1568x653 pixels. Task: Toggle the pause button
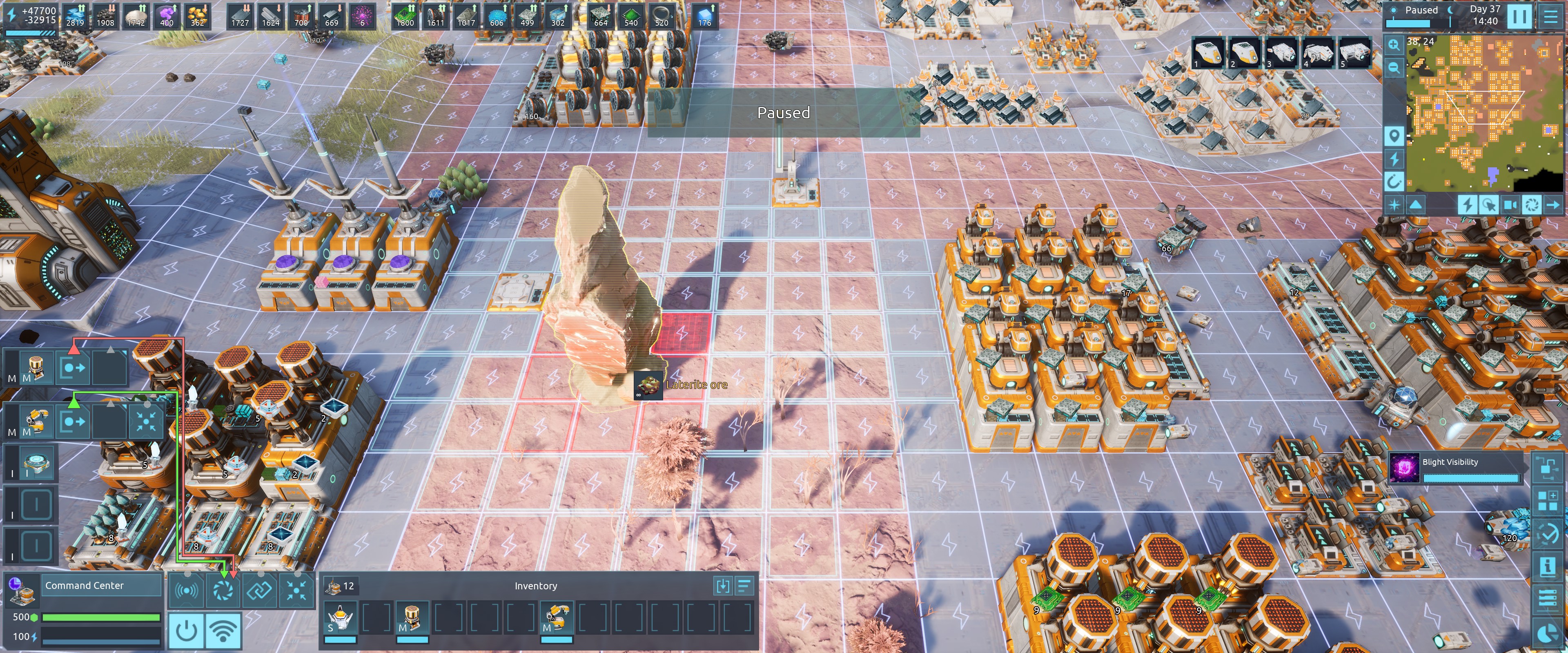pos(1519,16)
